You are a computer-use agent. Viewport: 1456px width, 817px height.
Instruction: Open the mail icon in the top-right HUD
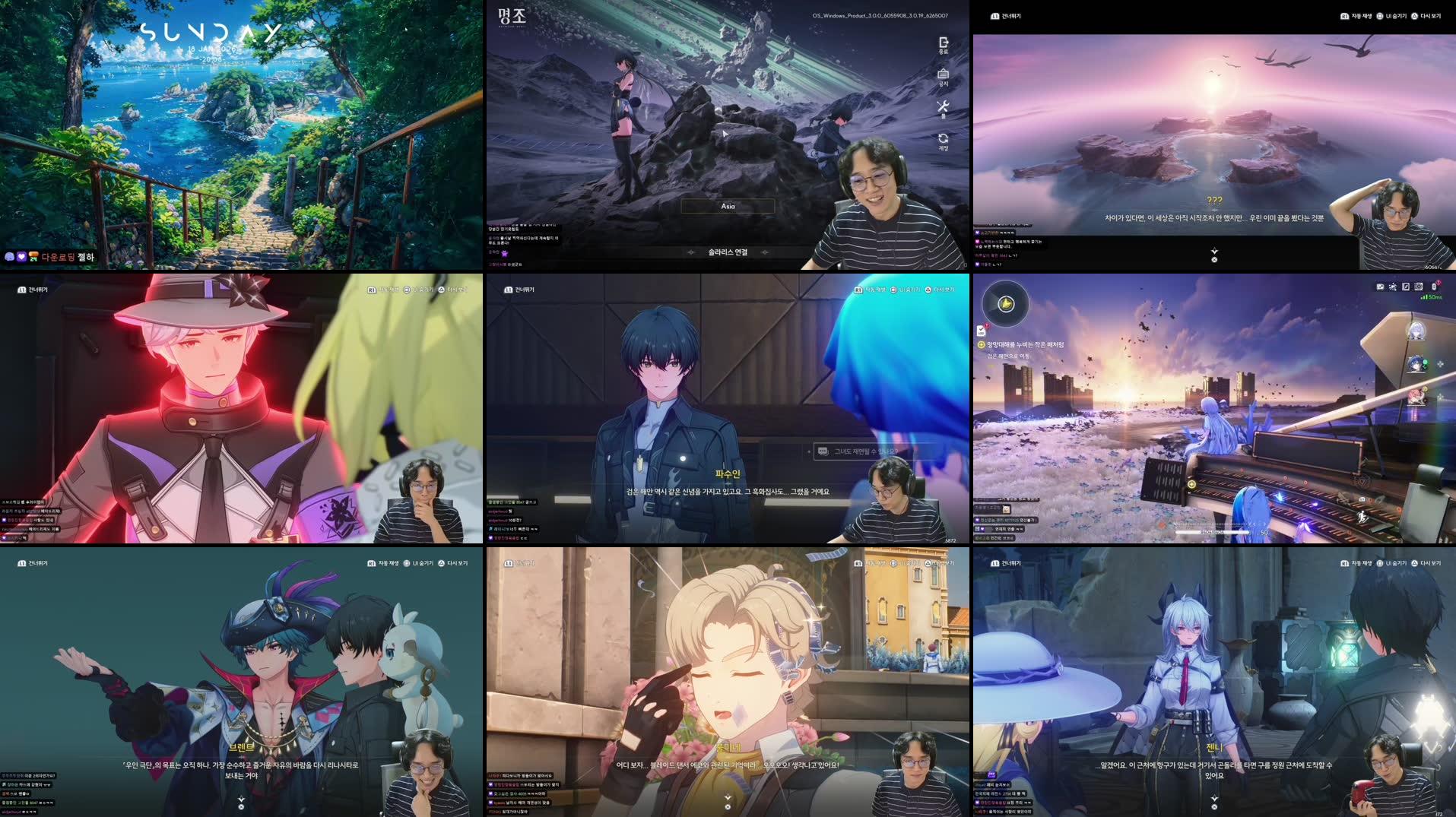1380,287
